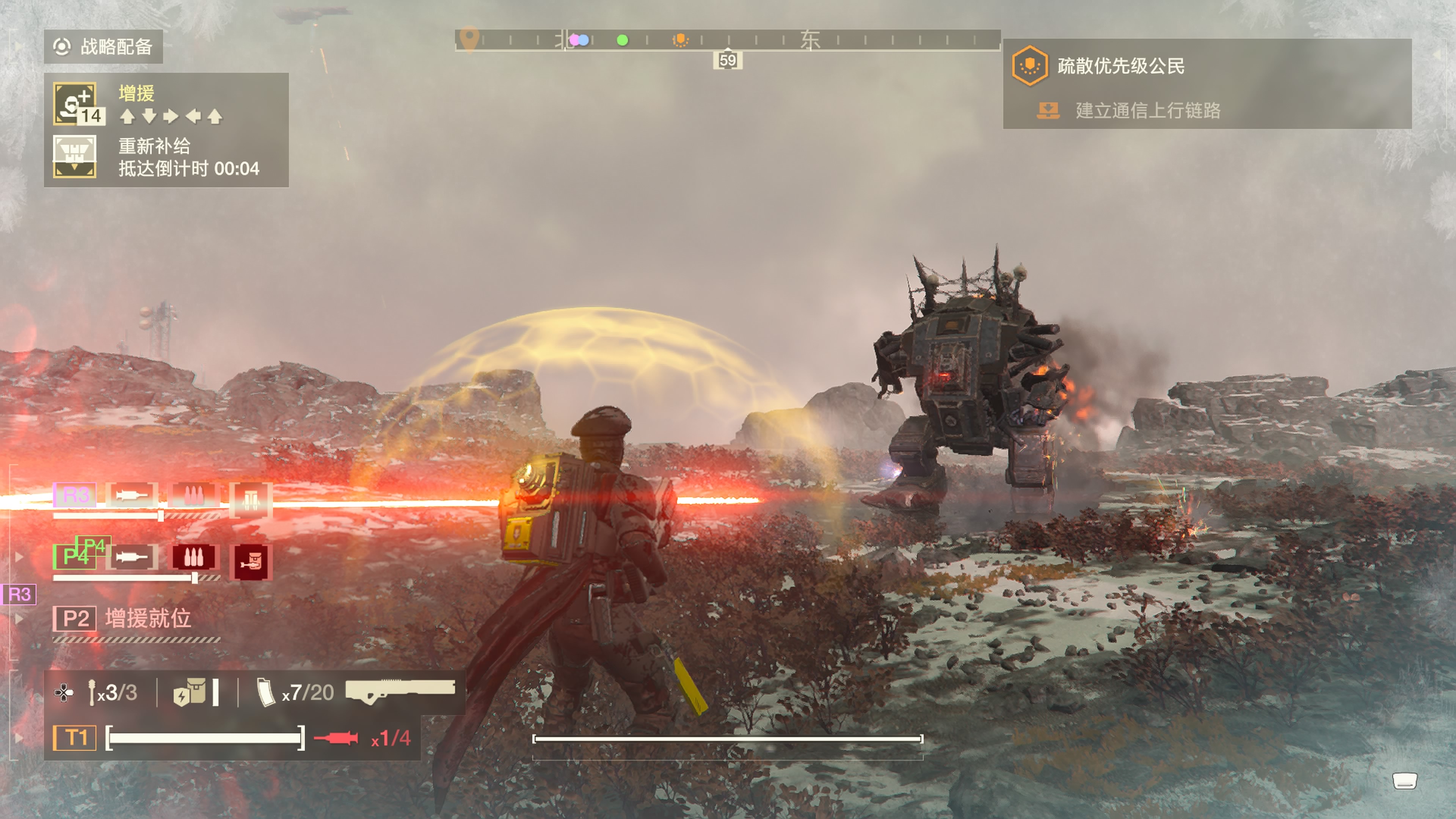
Task: Select the 重新补给 resupply stratagem icon
Action: (x=75, y=157)
